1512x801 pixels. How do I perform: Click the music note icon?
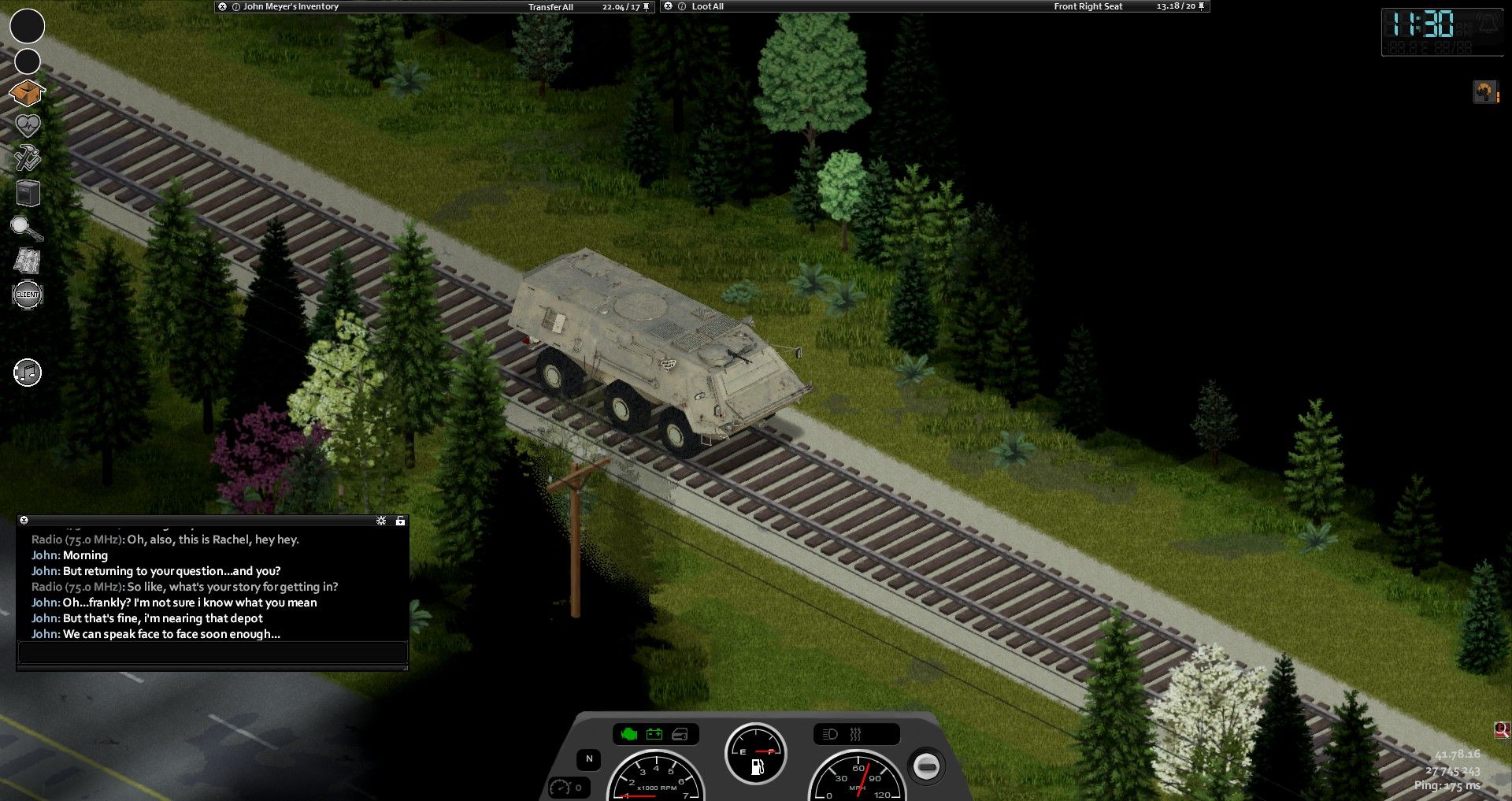pyautogui.click(x=28, y=373)
